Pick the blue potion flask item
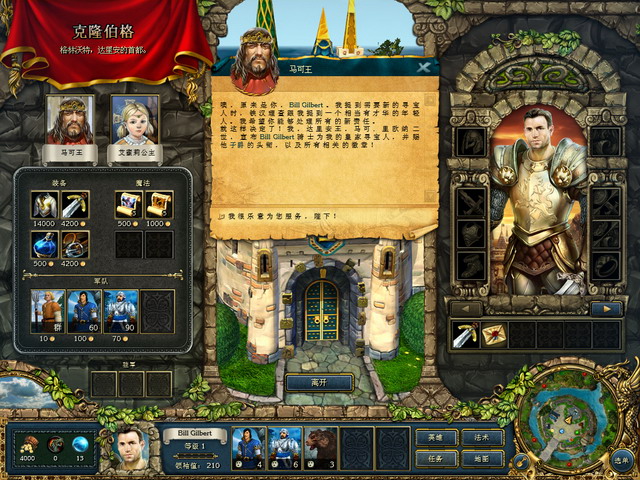The image size is (640, 480). [46, 244]
